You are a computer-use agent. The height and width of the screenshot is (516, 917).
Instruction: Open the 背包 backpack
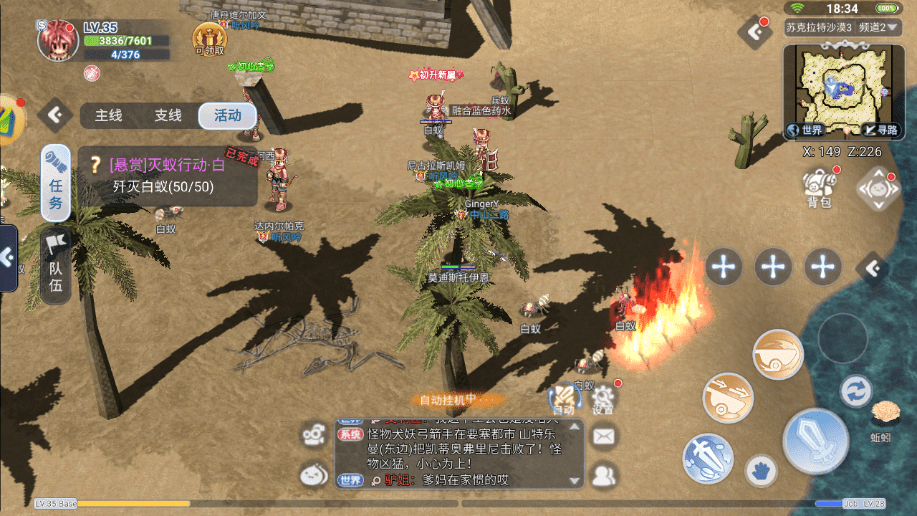point(819,187)
